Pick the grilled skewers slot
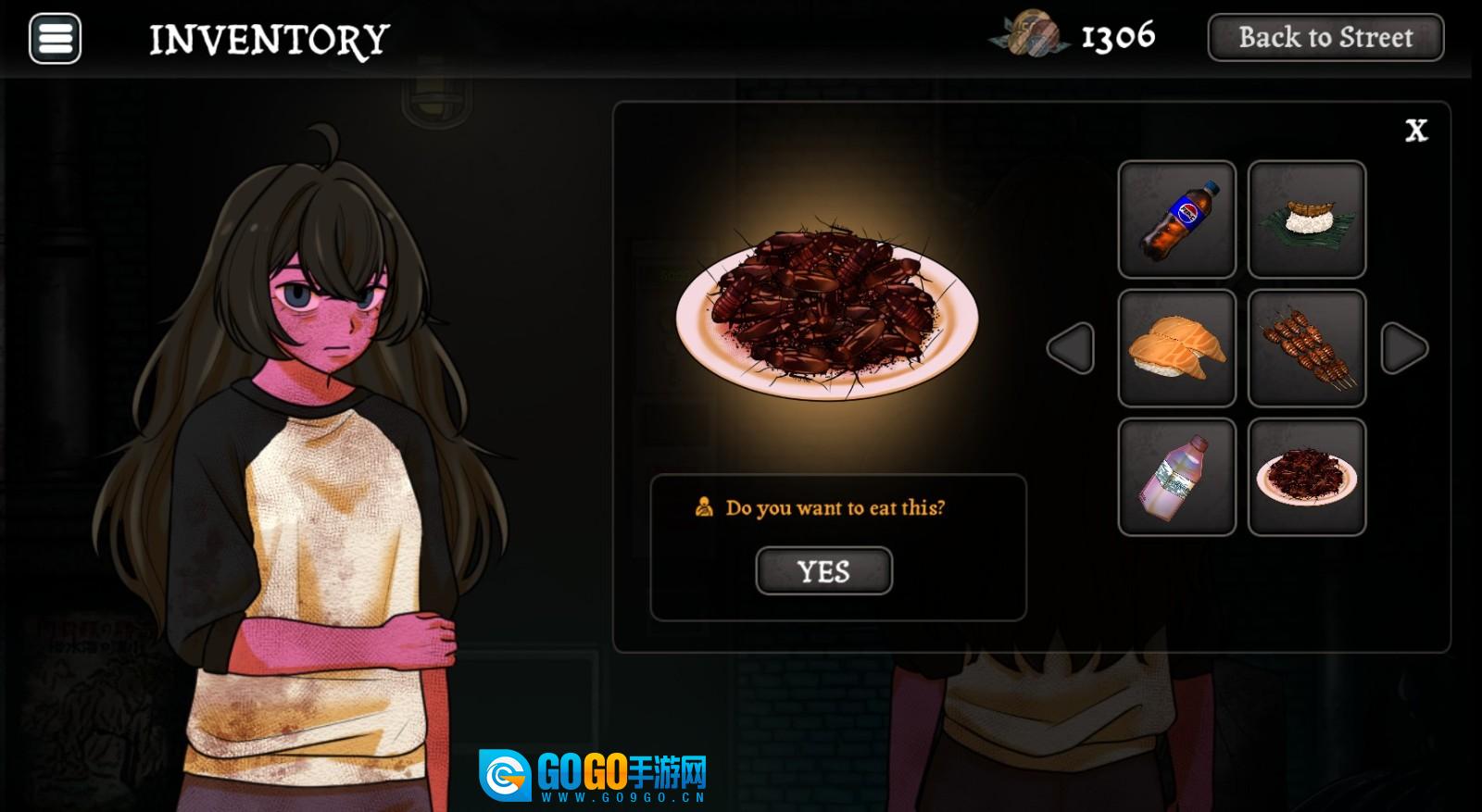 coord(1306,348)
